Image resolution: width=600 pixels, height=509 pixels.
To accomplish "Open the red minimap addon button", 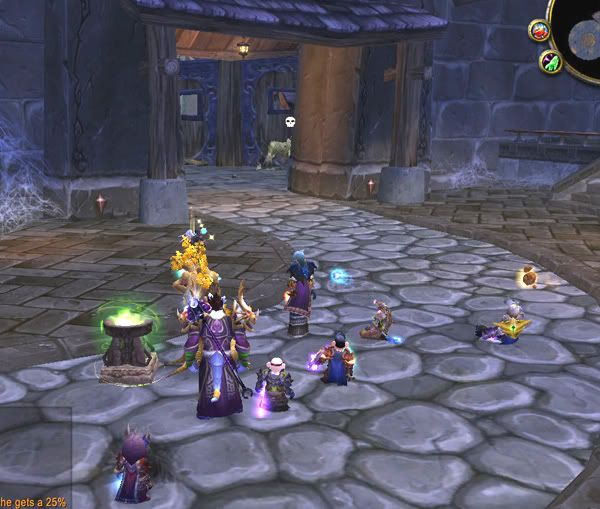I will [x=539, y=30].
